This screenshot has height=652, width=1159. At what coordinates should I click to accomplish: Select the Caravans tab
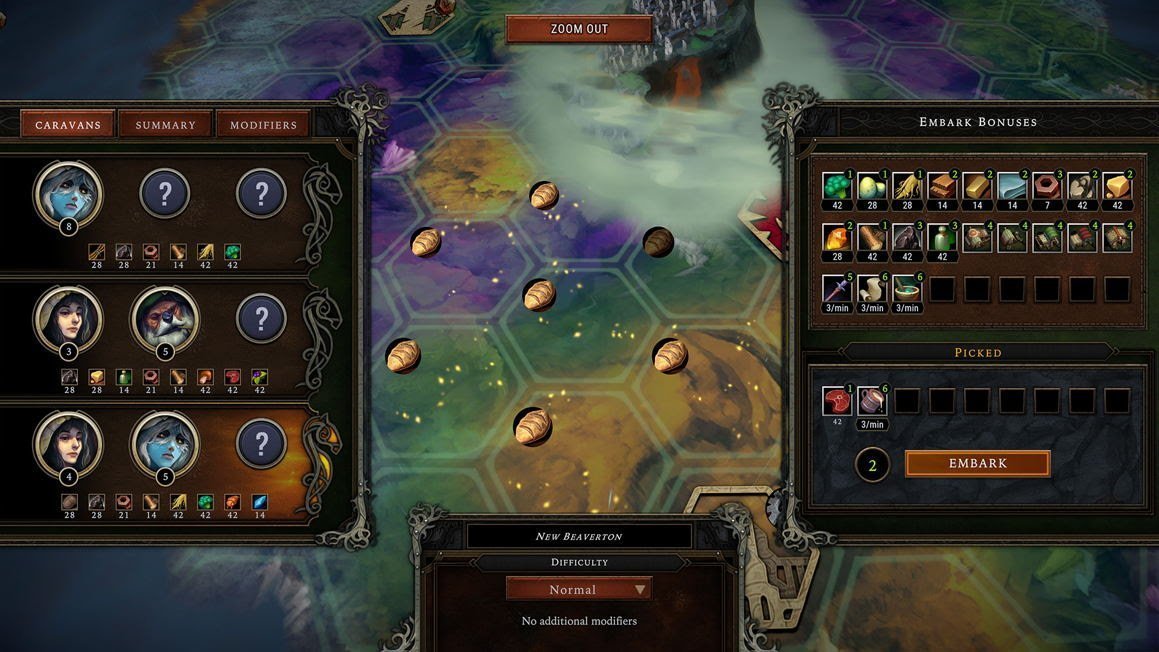click(68, 125)
